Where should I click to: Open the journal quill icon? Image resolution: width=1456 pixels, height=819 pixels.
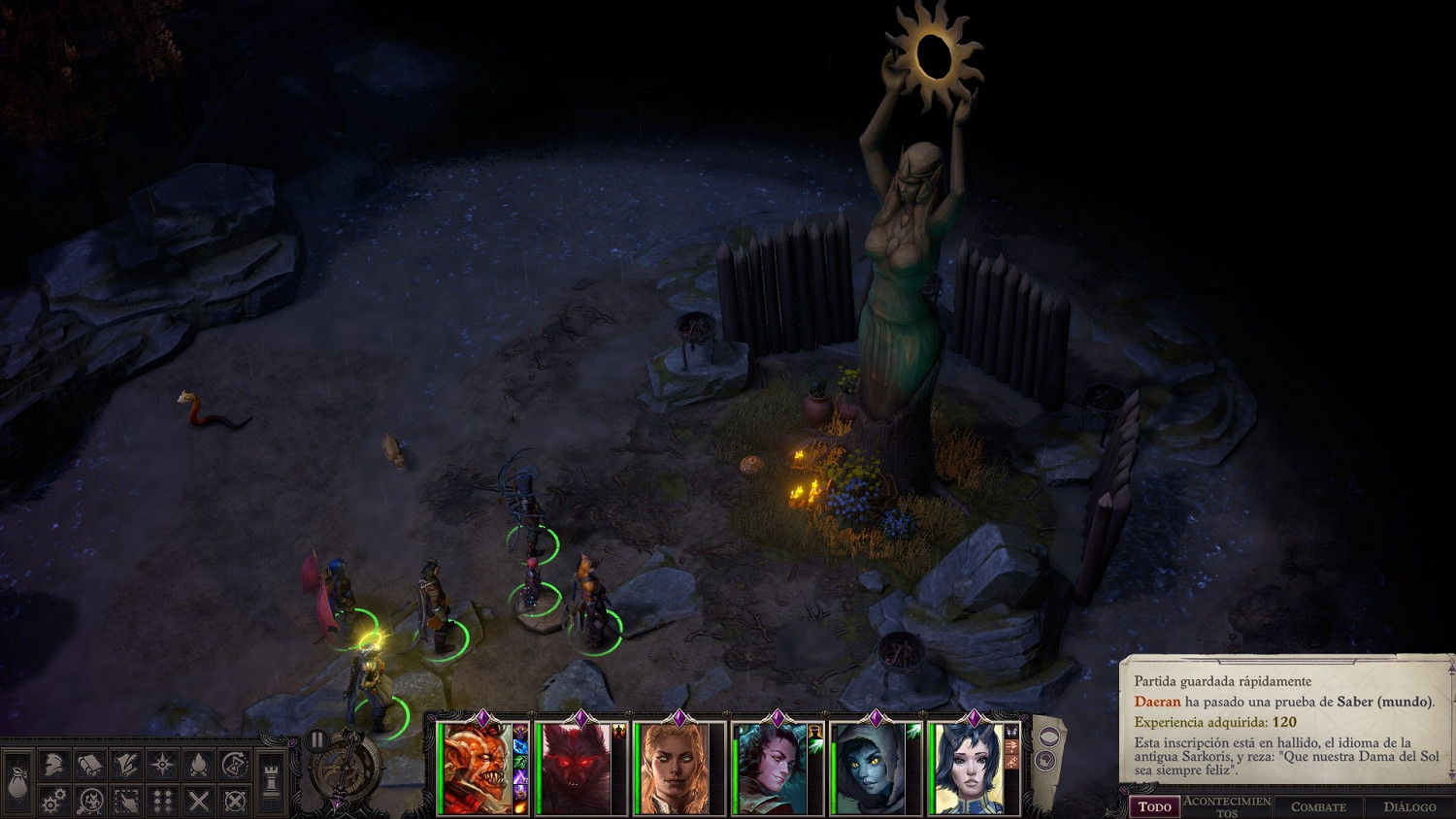pyautogui.click(x=125, y=765)
